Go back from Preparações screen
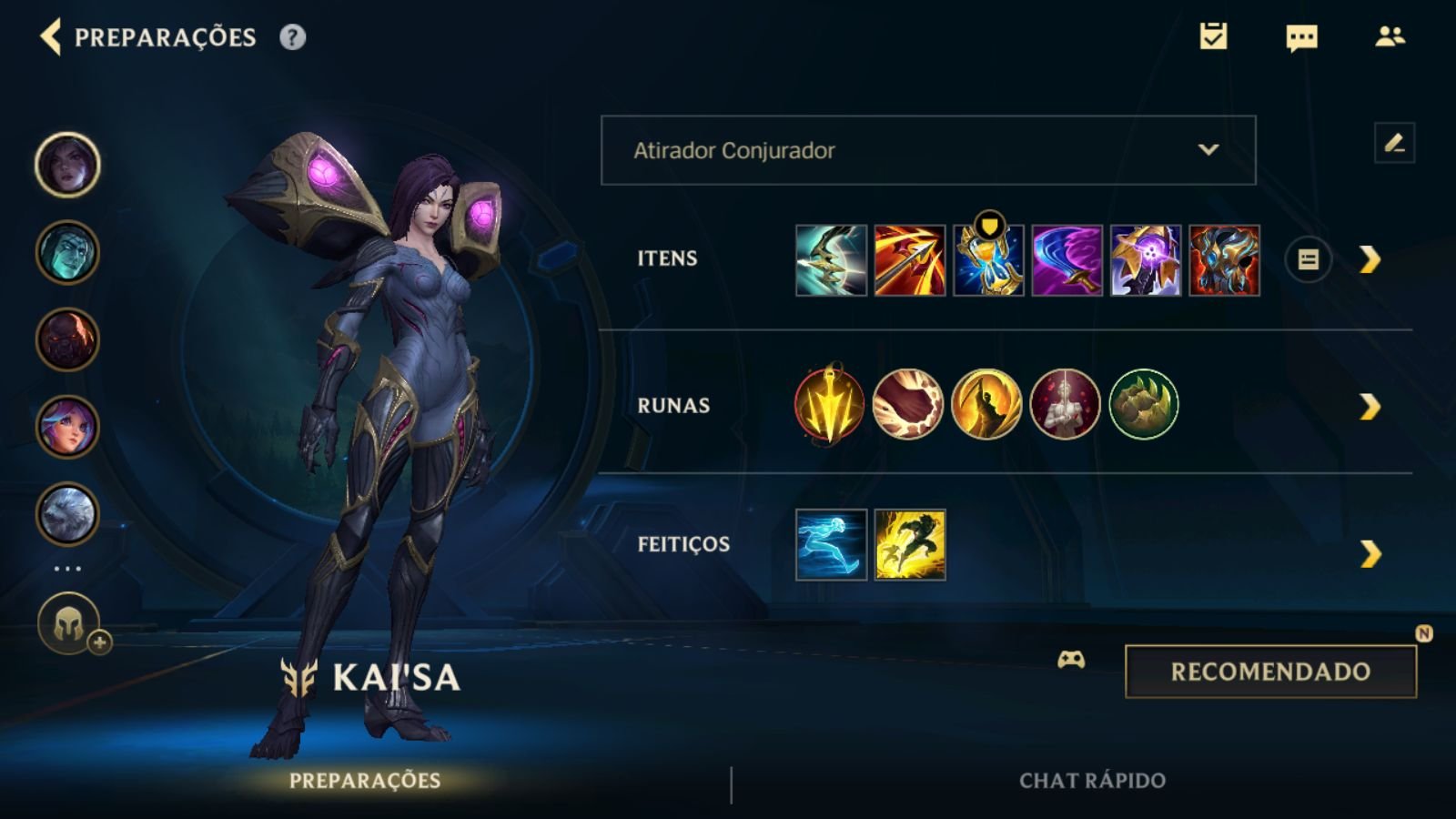The image size is (1456, 819). point(51,37)
